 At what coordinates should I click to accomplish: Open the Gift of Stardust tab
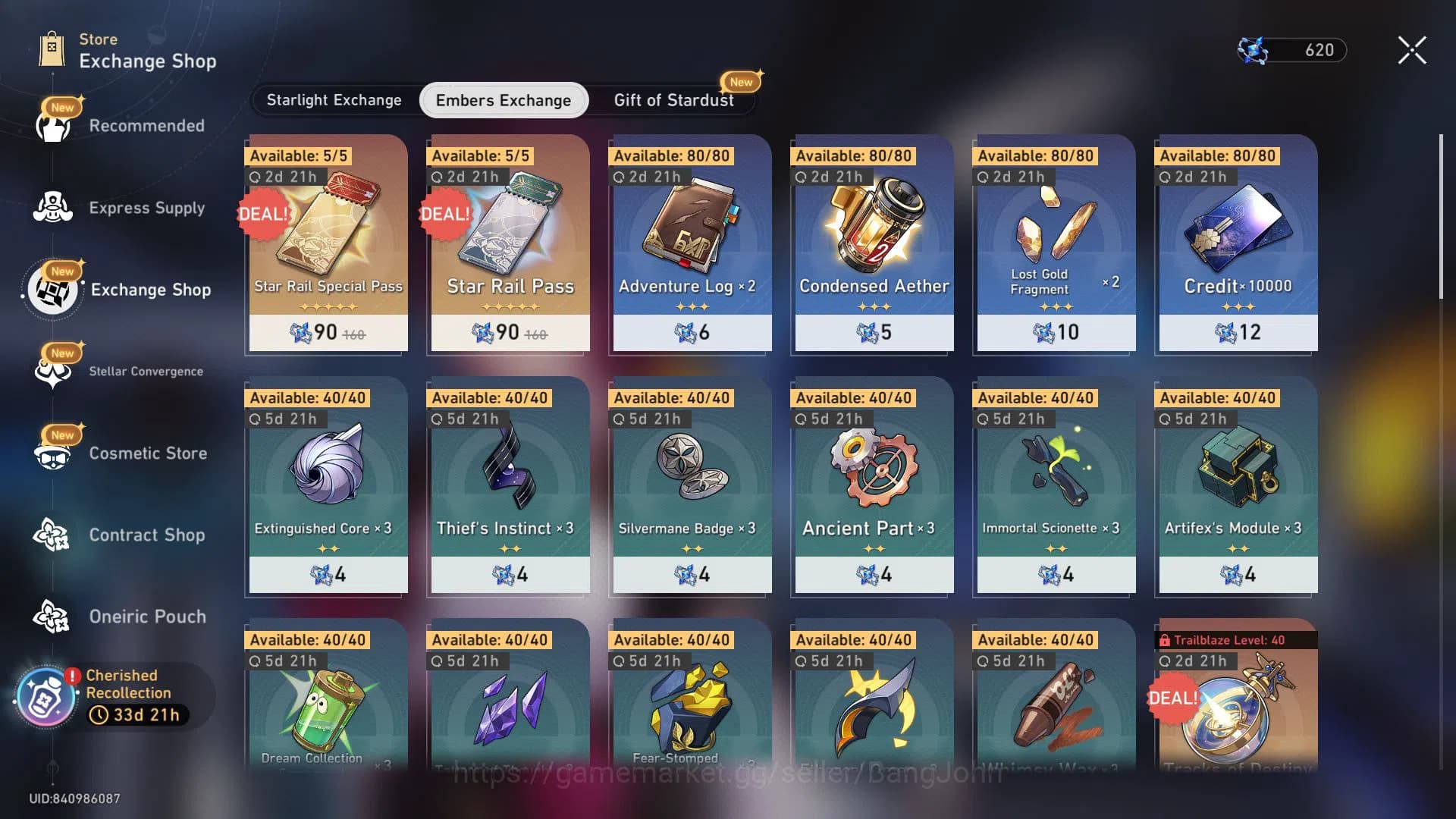click(x=672, y=99)
